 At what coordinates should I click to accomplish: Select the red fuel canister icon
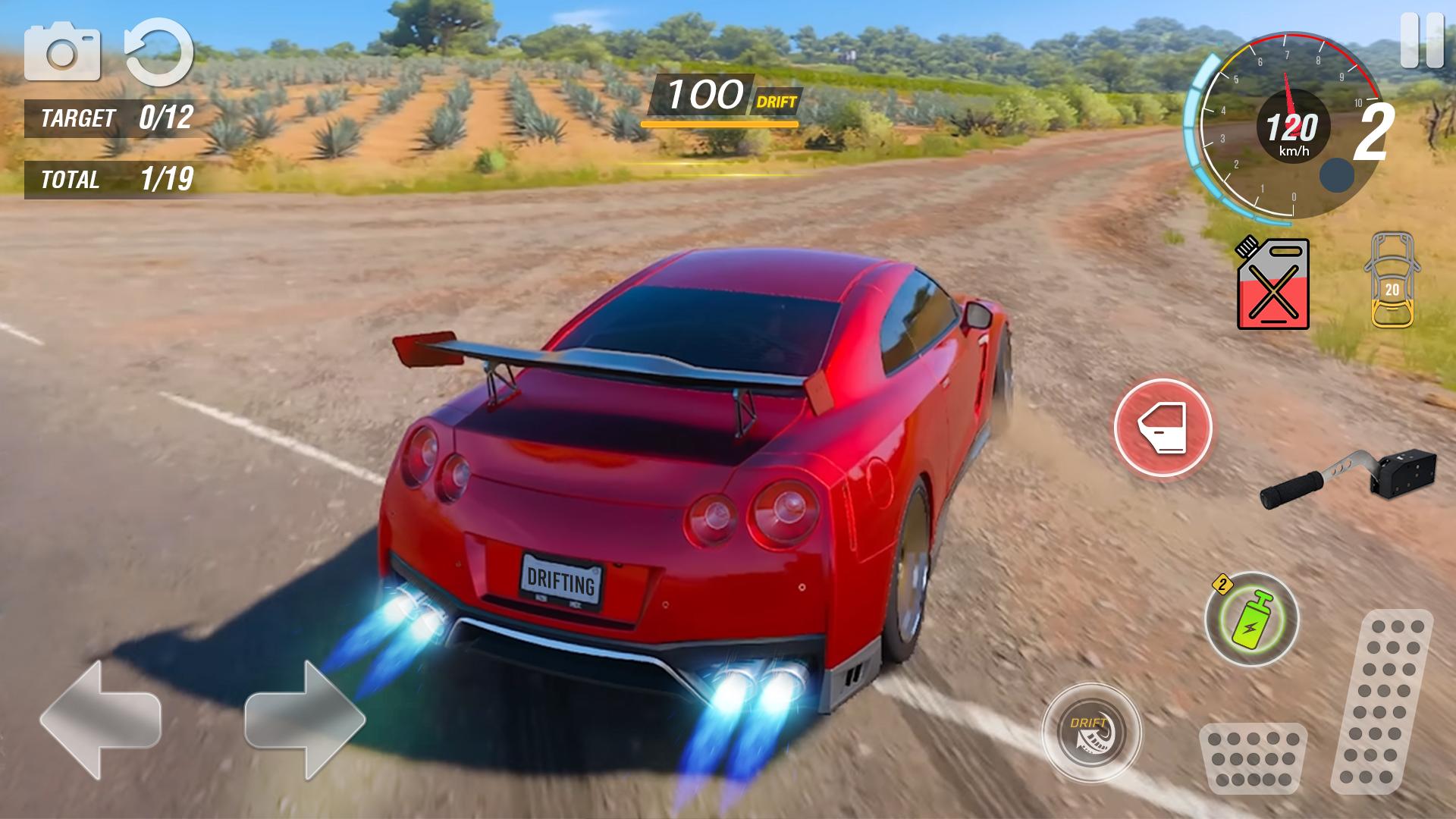1273,284
